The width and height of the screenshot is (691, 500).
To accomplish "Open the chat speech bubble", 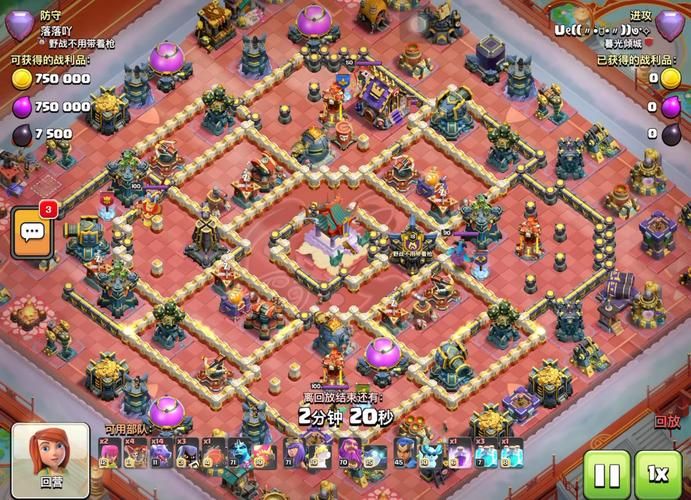I will (x=31, y=231).
